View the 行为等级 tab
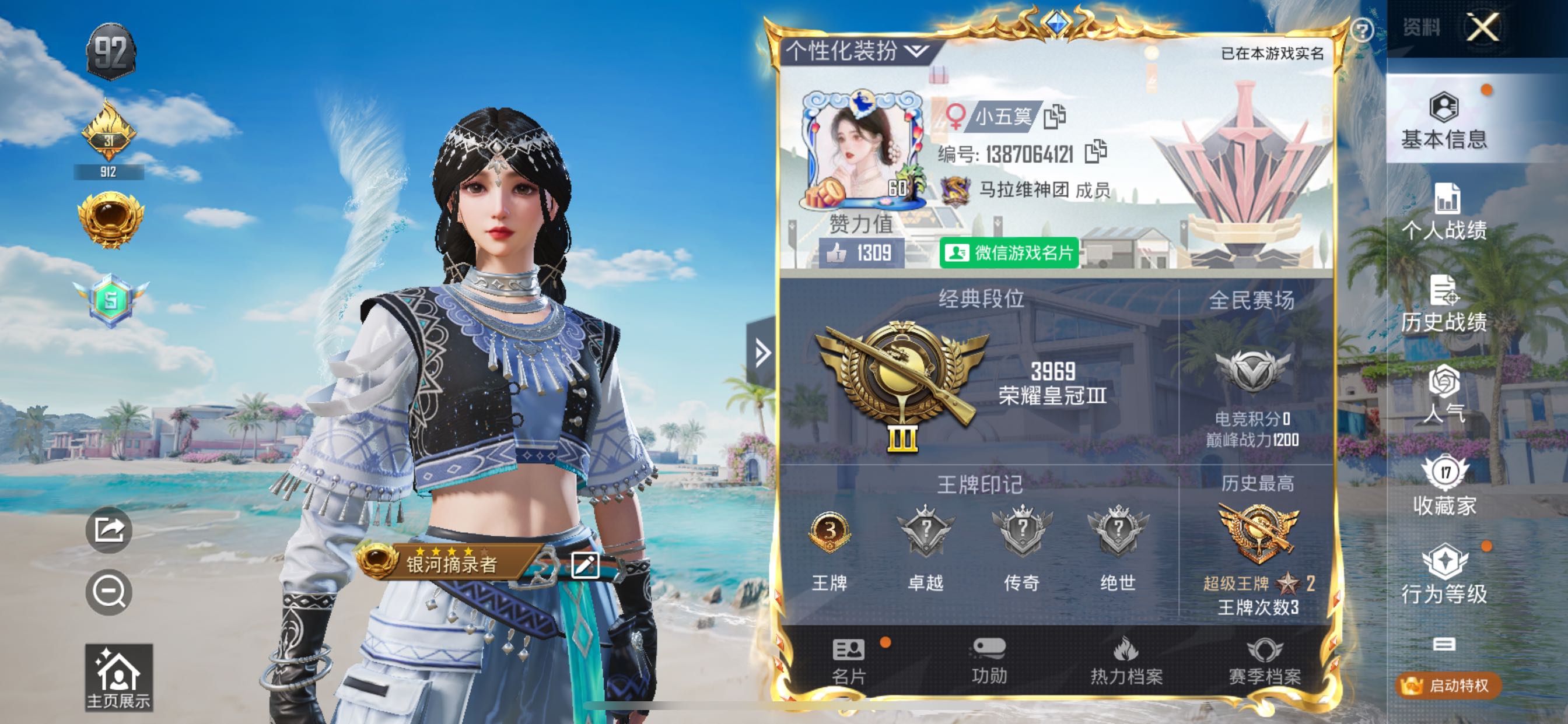 [x=1444, y=574]
